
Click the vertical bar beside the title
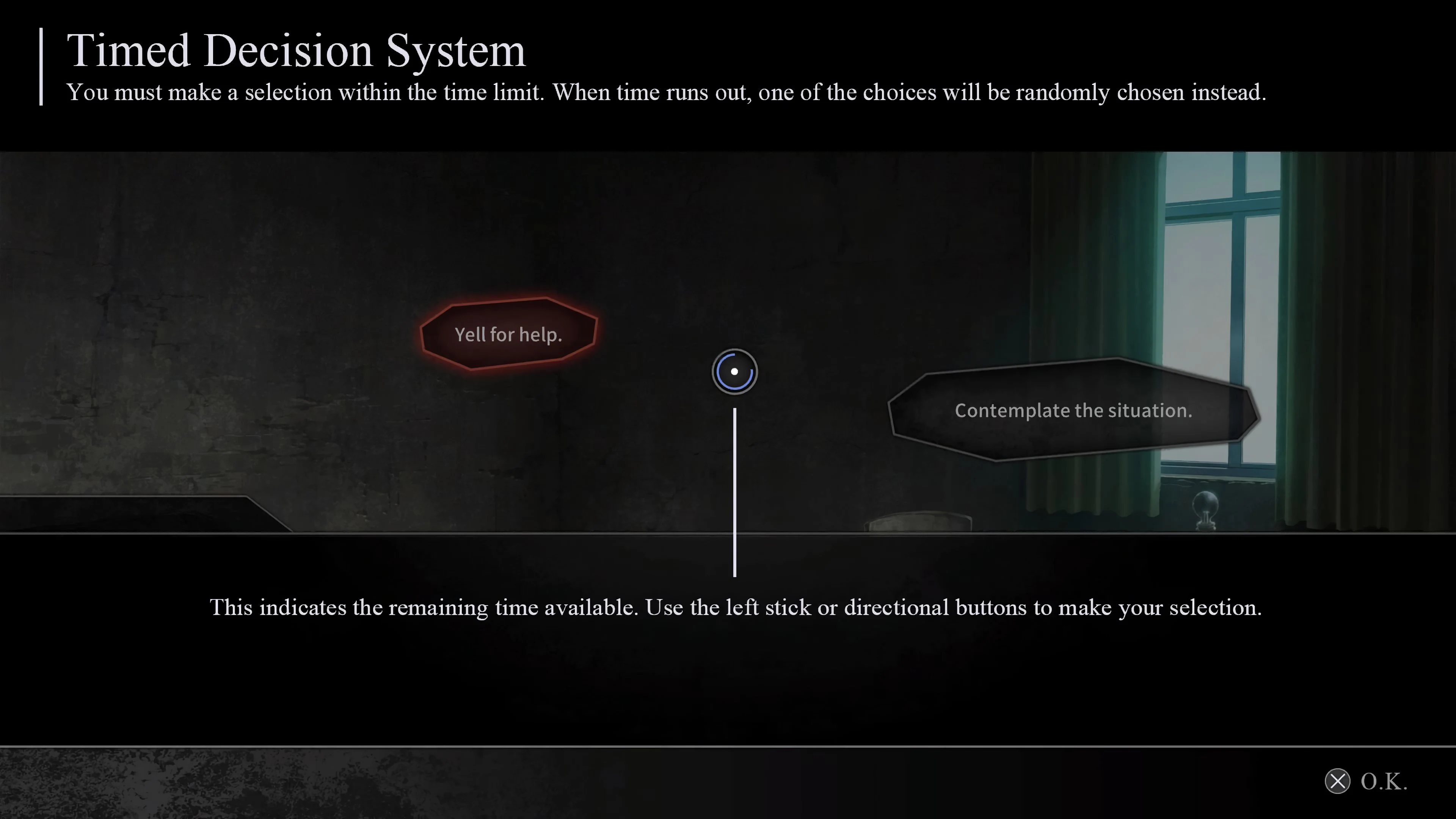pyautogui.click(x=41, y=67)
